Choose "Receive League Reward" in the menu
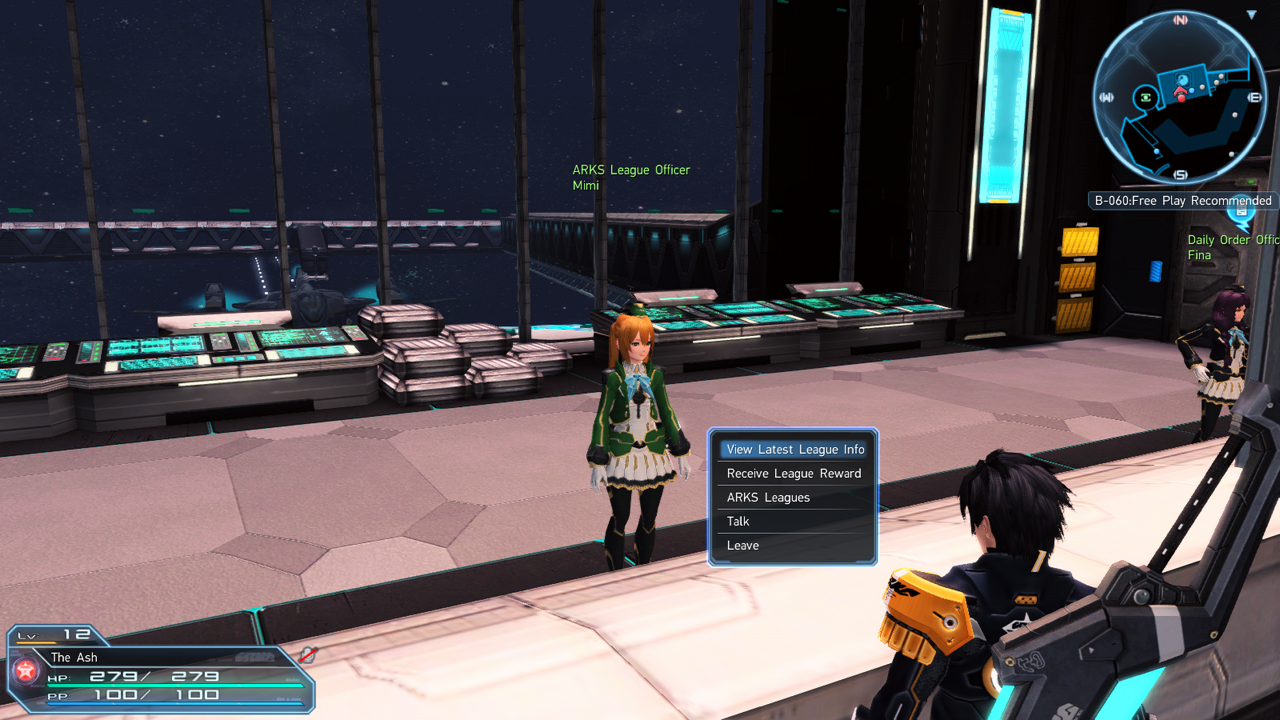The width and height of the screenshot is (1280, 720). 793,473
